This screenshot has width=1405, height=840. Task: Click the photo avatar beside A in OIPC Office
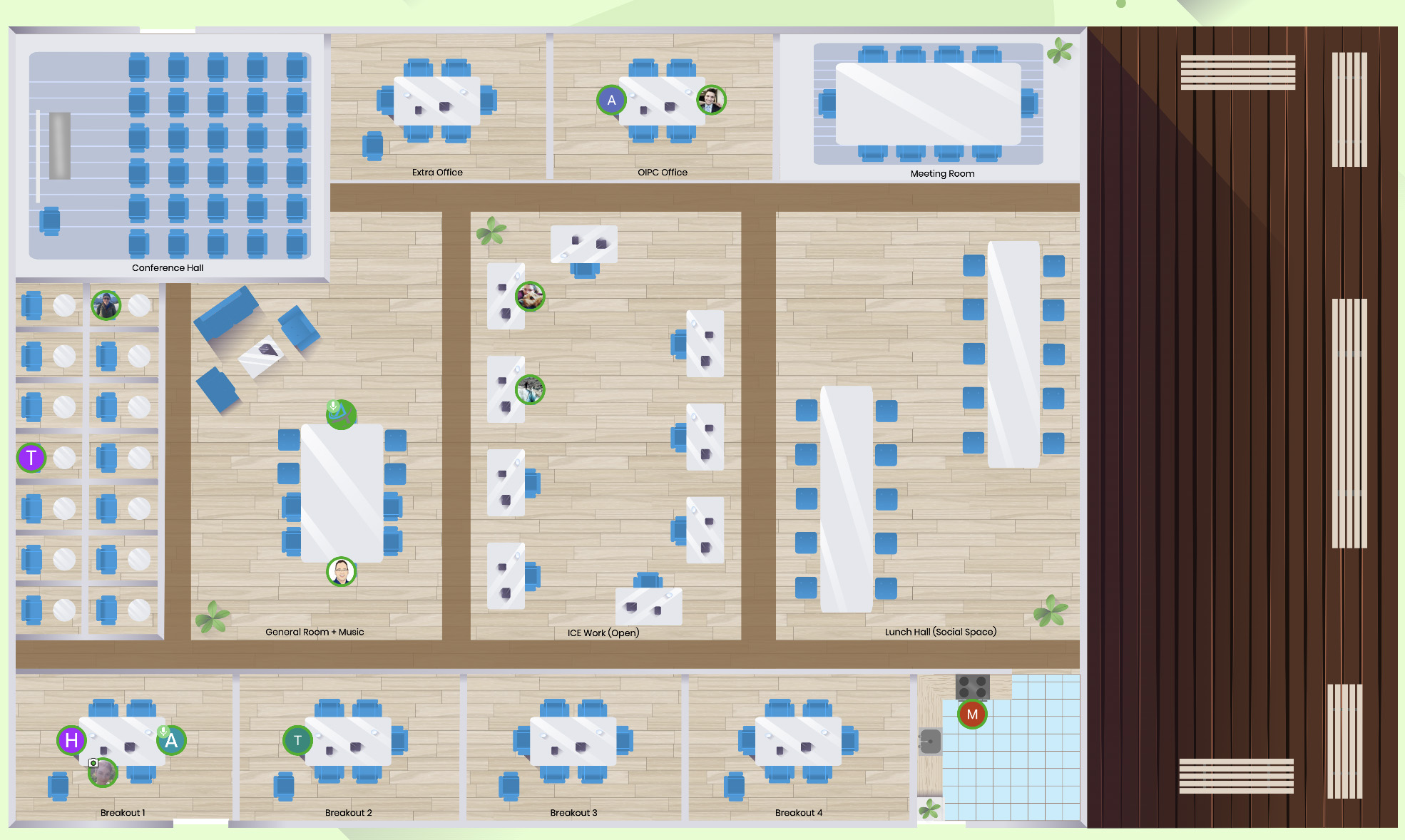click(710, 101)
